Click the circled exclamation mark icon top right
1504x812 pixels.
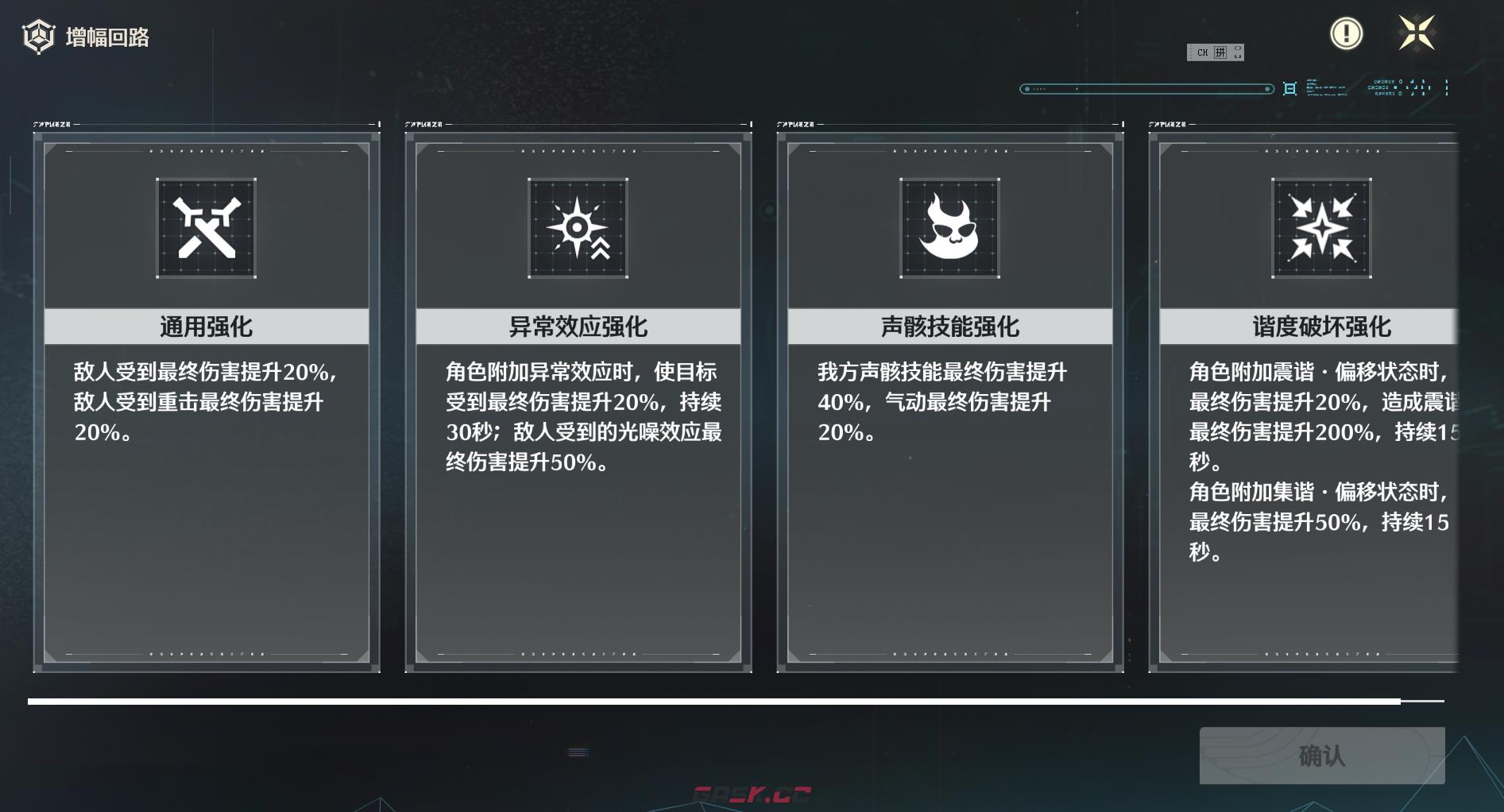tap(1346, 35)
